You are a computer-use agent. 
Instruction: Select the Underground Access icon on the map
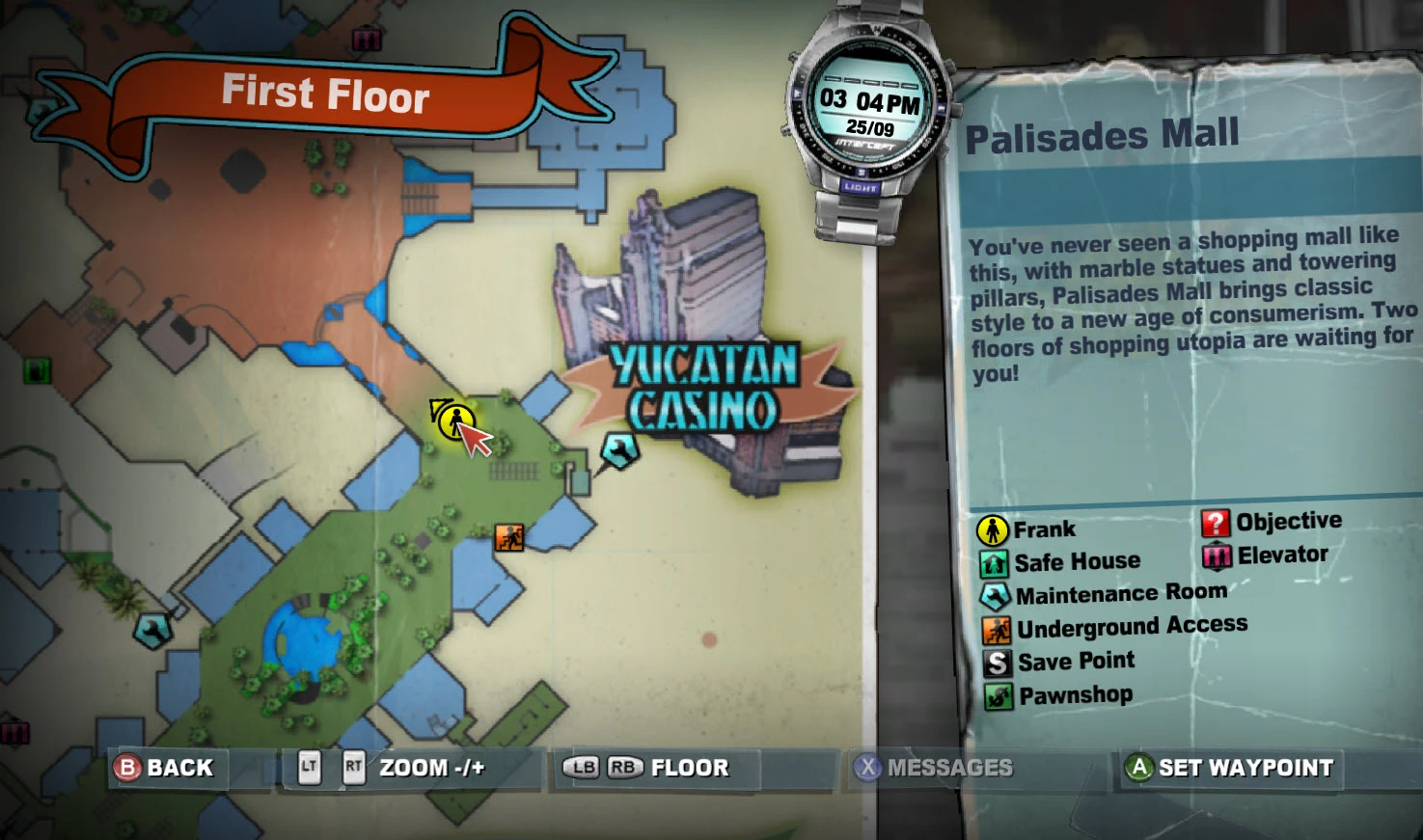[x=507, y=536]
